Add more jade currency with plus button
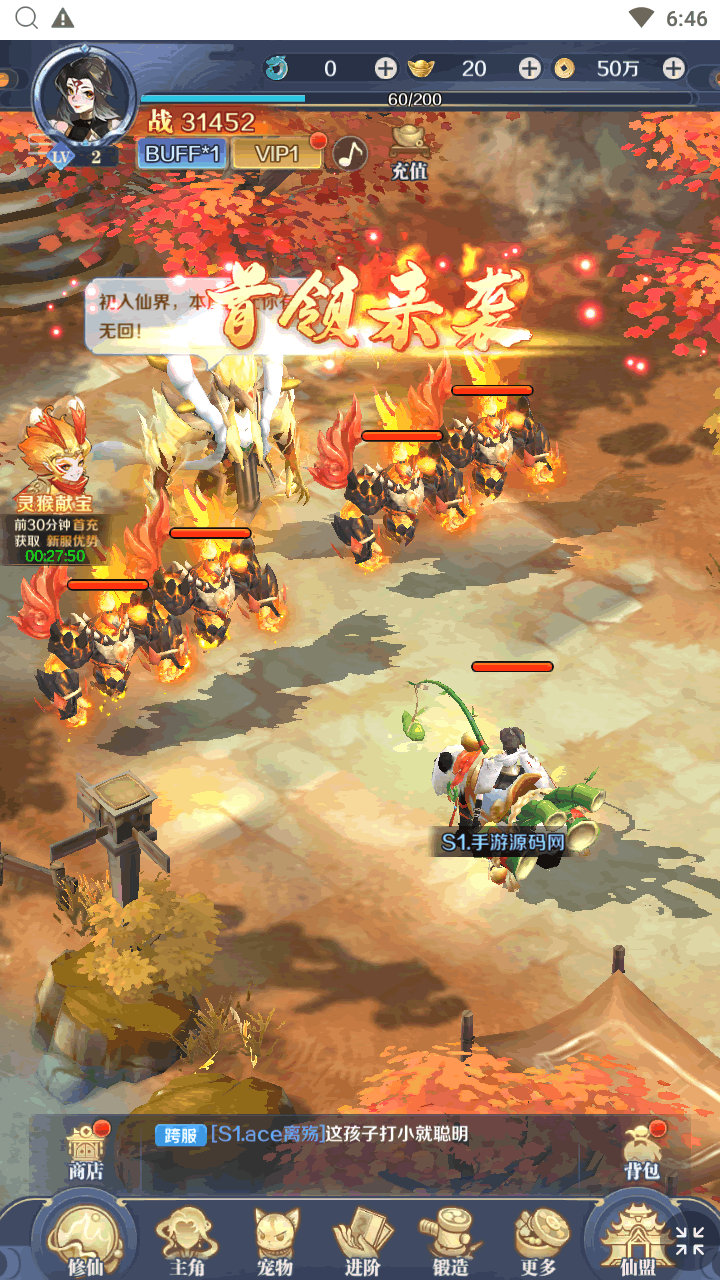 click(386, 68)
